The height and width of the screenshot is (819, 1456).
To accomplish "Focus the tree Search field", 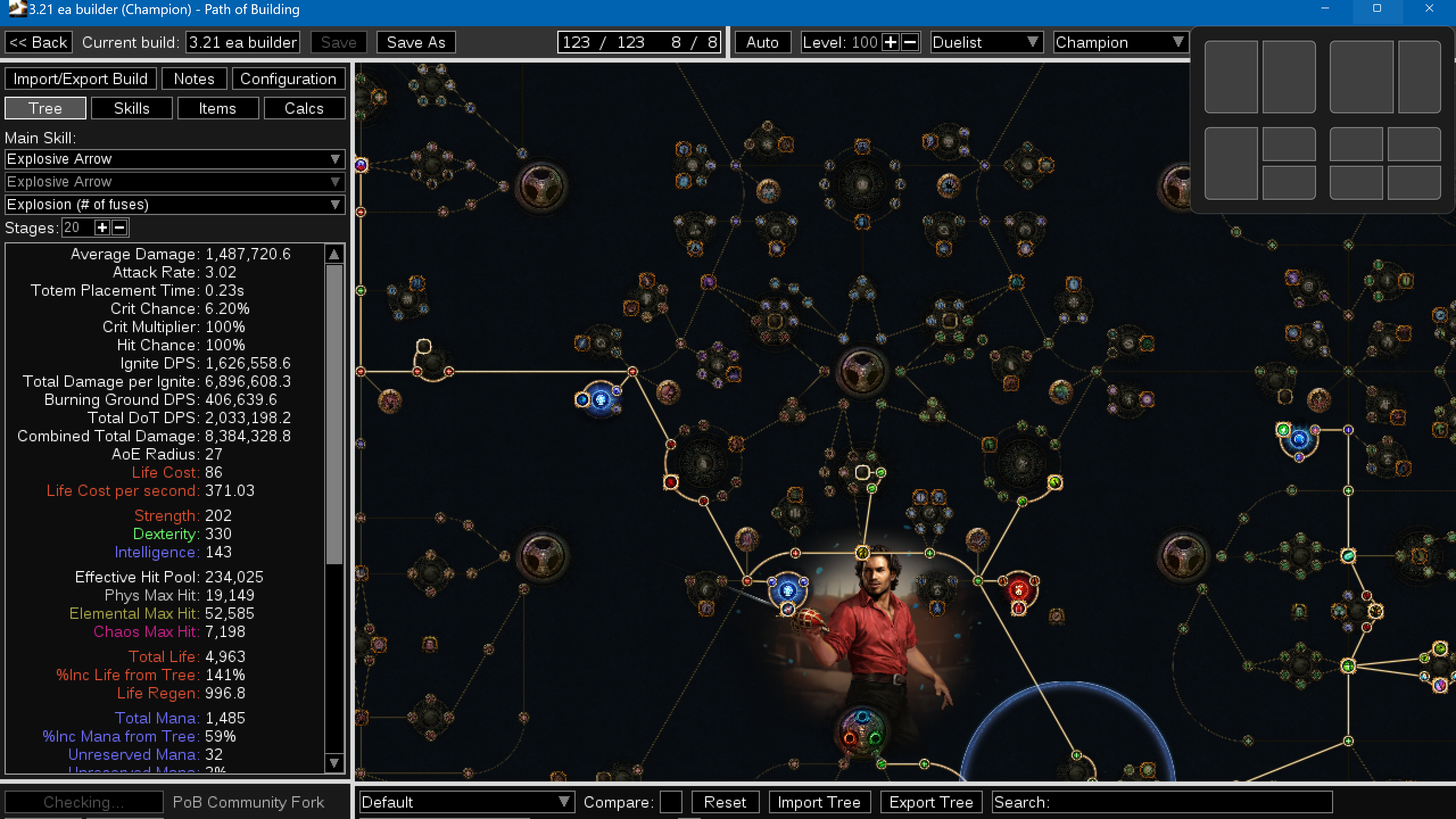I will click(1187, 802).
